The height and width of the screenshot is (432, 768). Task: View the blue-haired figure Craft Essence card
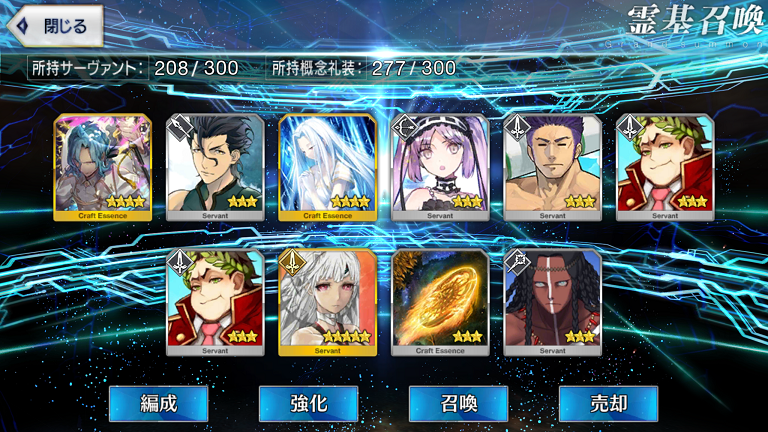click(103, 167)
